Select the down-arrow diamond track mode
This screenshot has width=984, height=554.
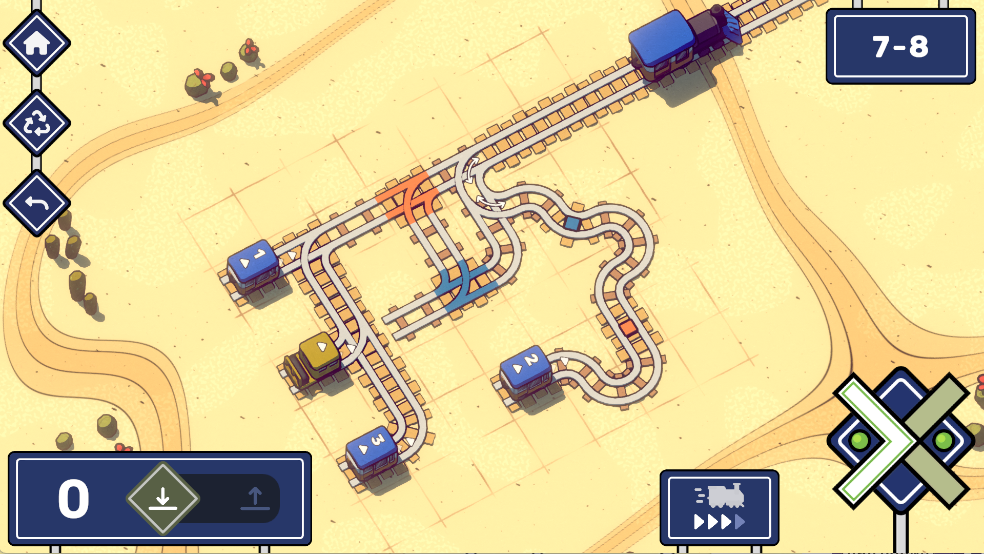(163, 498)
